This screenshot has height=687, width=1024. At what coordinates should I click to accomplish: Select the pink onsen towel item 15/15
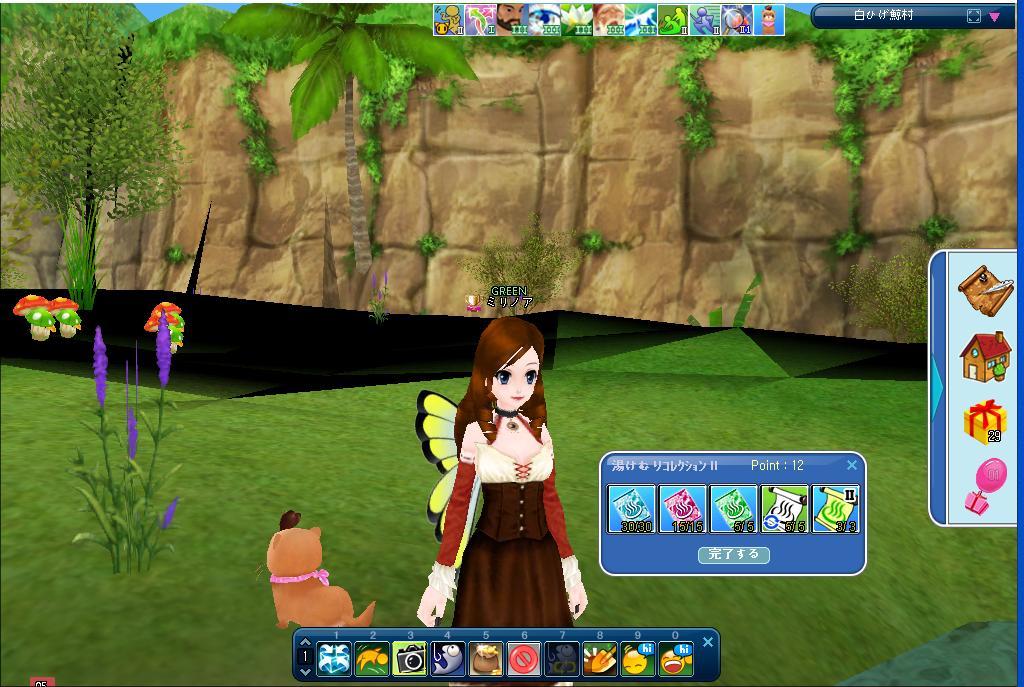pyautogui.click(x=682, y=509)
